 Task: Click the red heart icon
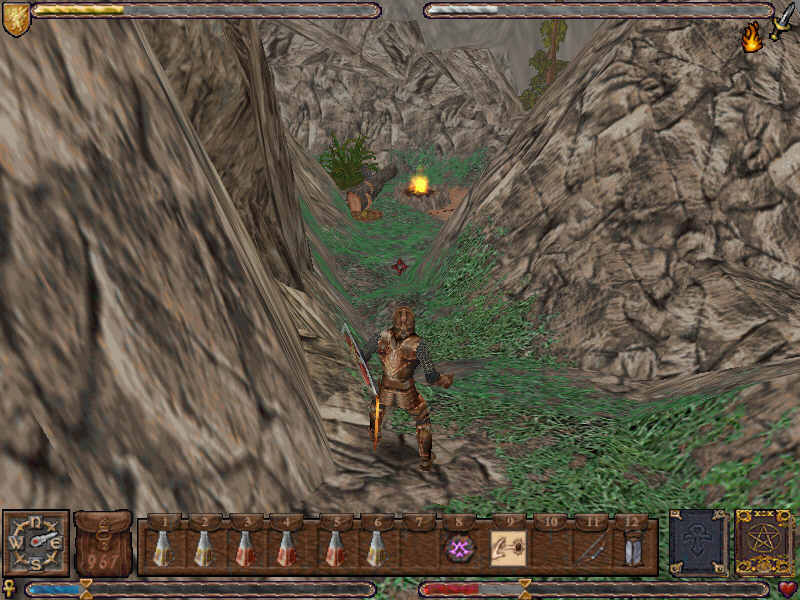click(788, 589)
